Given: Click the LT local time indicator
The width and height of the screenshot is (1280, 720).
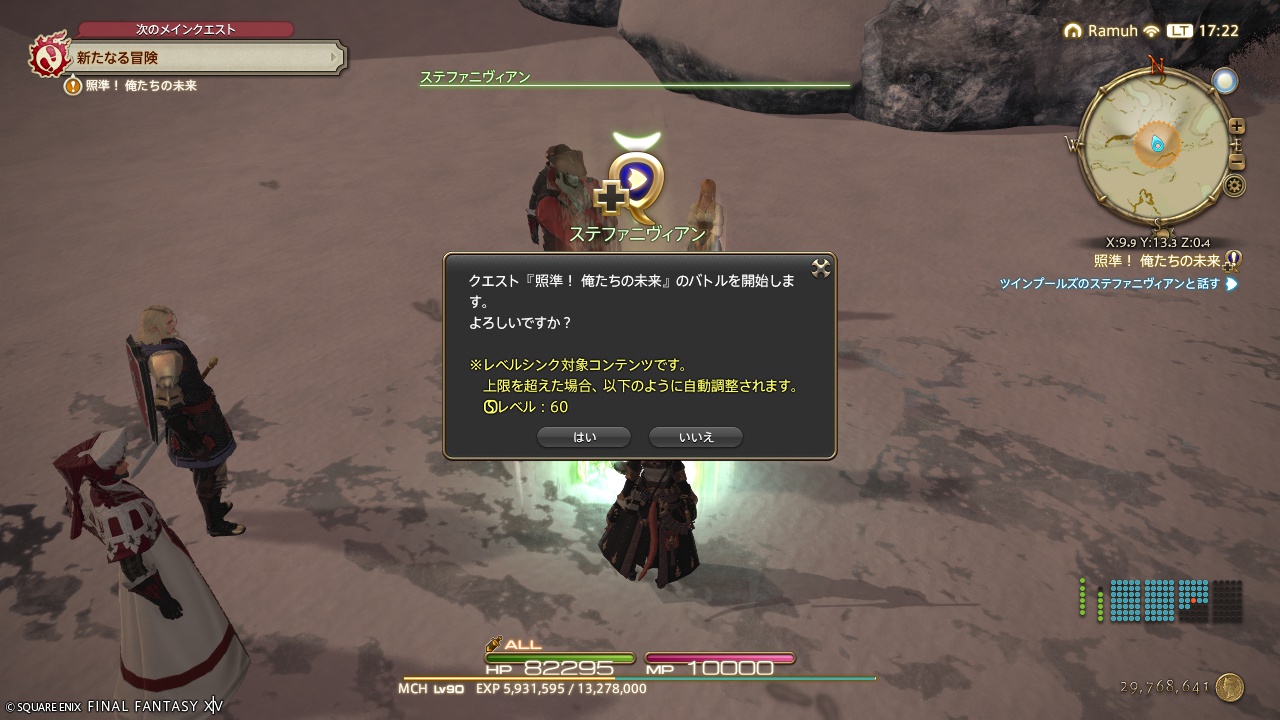Looking at the screenshot, I should coord(1178,31).
